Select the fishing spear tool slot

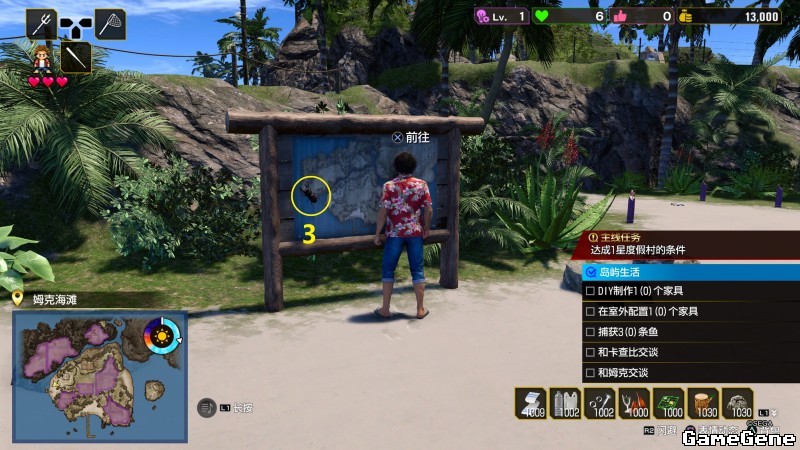(x=41, y=23)
